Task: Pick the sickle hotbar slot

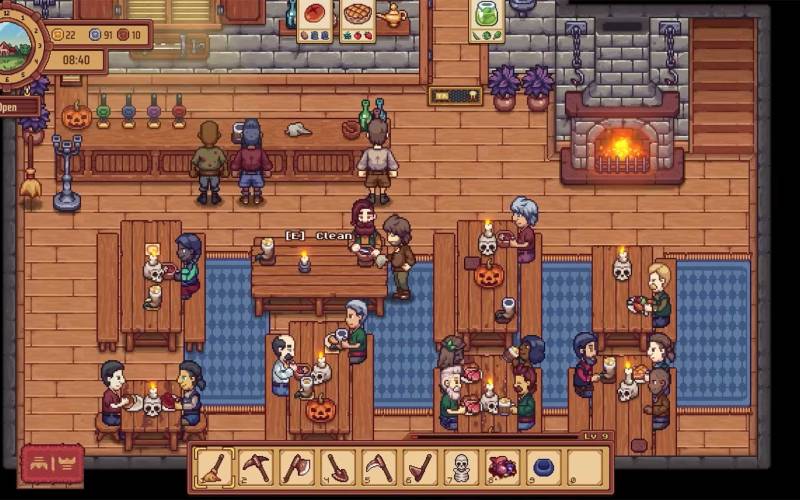Action: pyautogui.click(x=380, y=467)
